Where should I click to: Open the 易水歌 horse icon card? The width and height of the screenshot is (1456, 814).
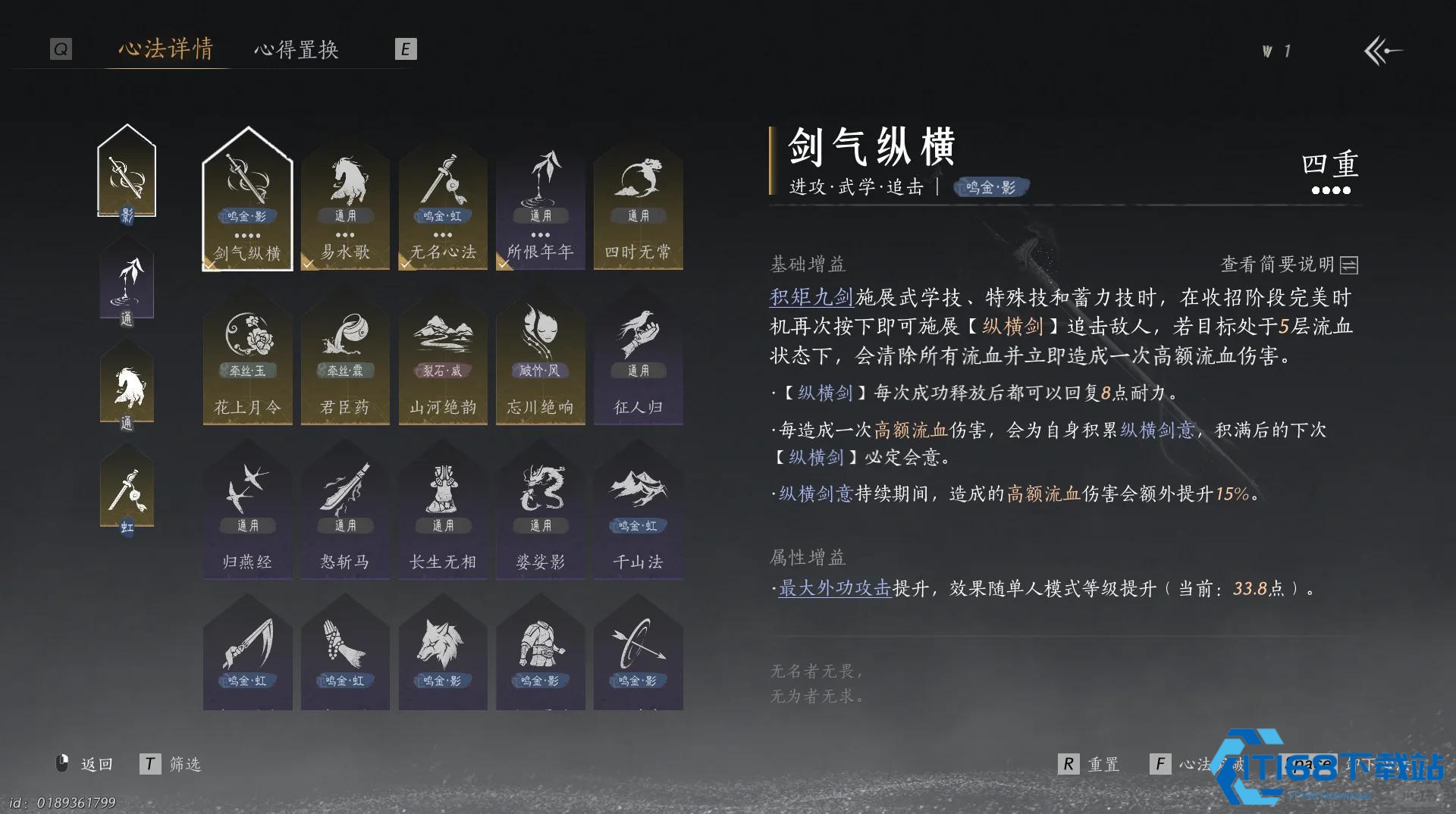pyautogui.click(x=345, y=205)
